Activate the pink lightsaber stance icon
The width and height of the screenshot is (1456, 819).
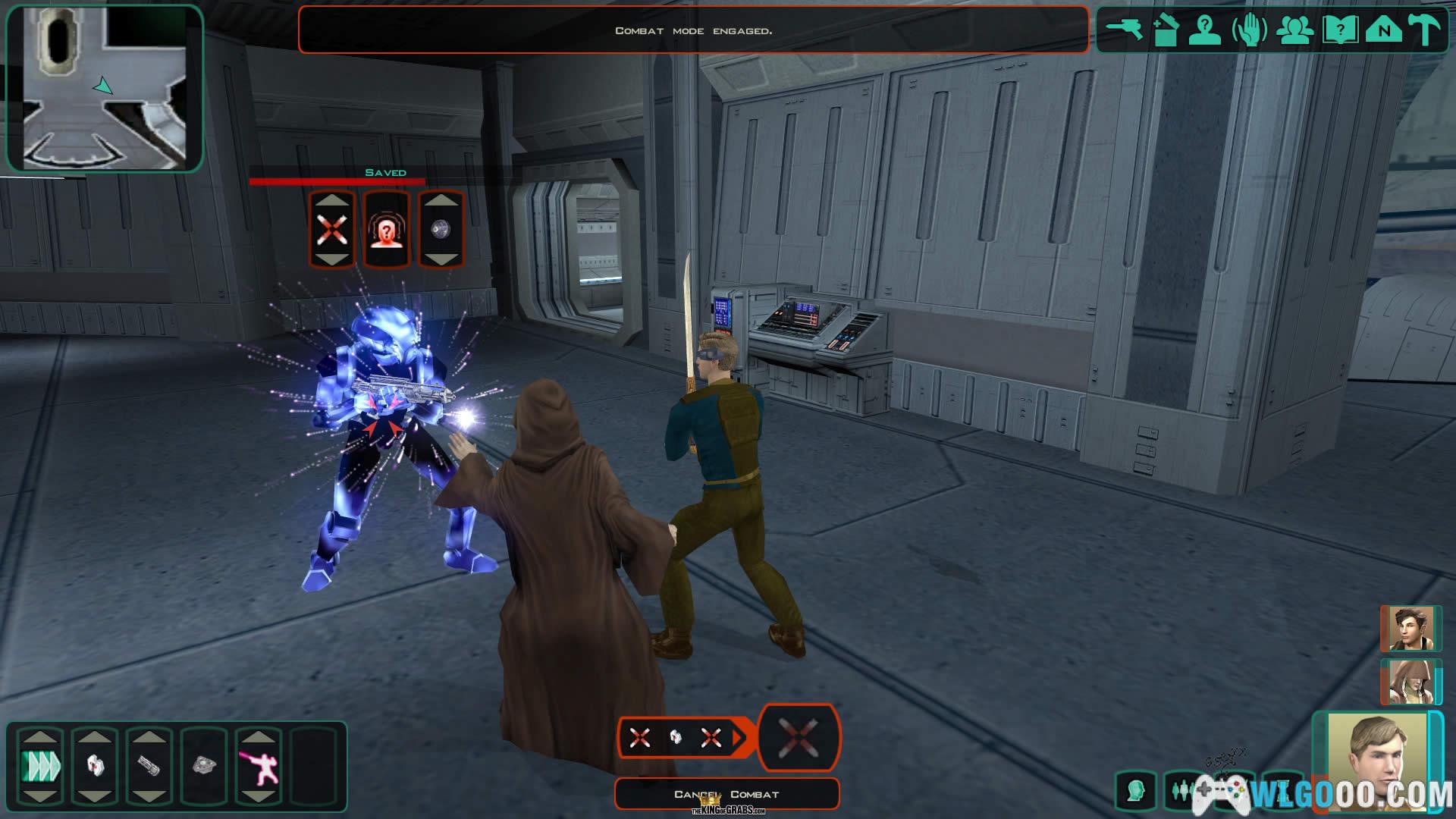click(259, 766)
